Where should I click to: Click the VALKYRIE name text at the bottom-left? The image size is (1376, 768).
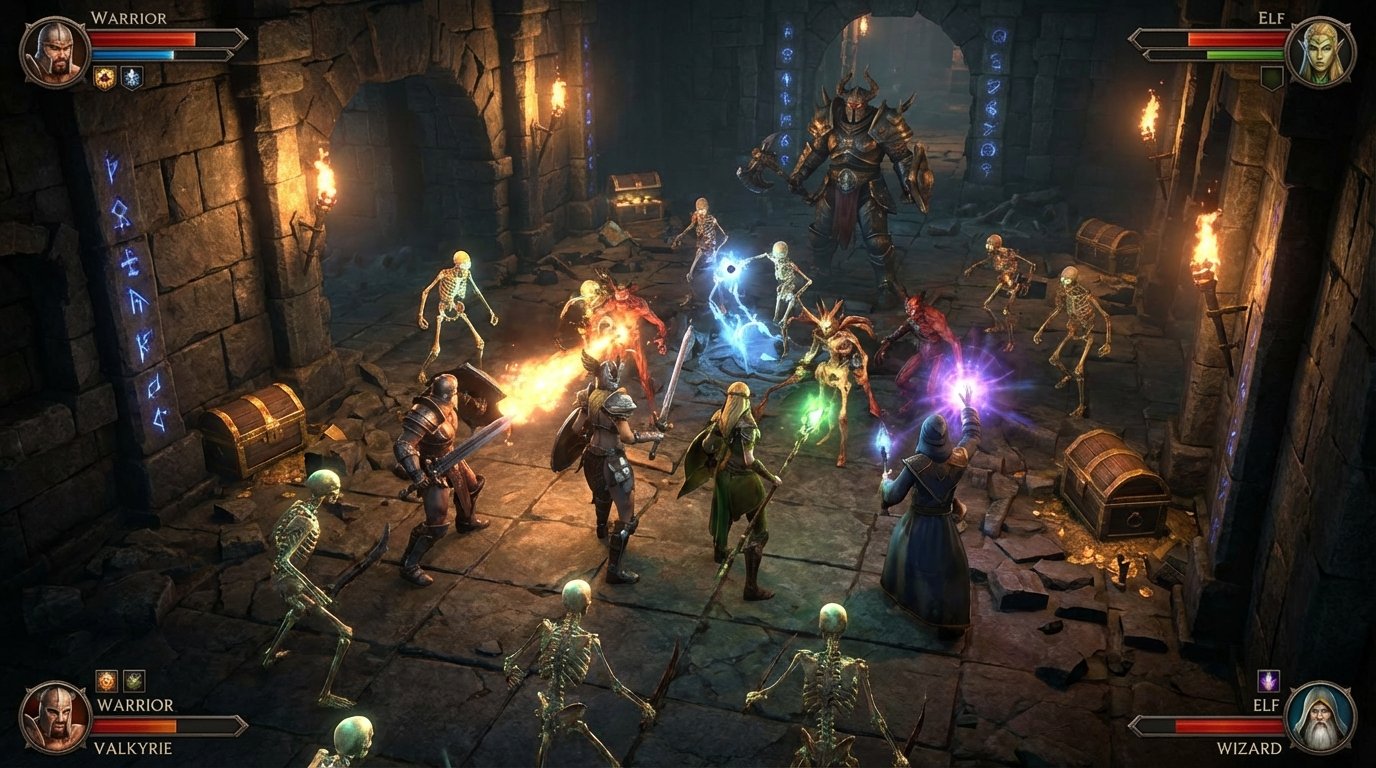(133, 748)
